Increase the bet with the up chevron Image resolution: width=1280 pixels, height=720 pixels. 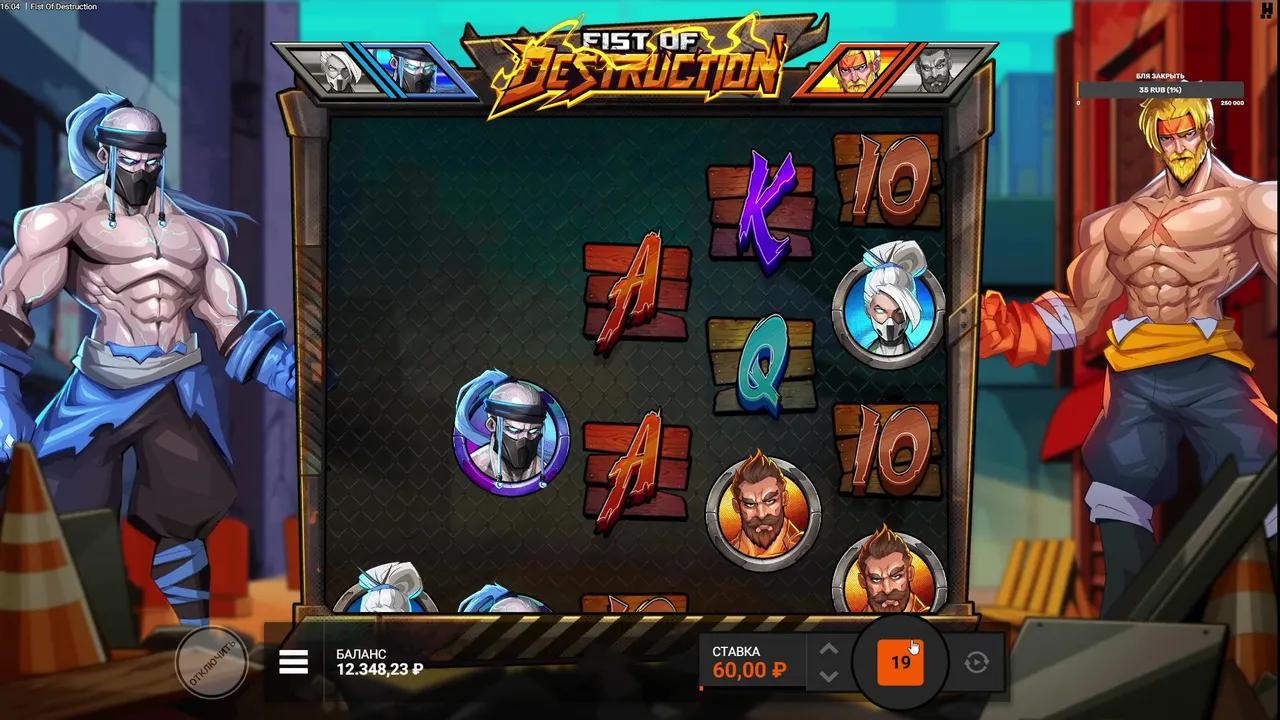click(828, 649)
